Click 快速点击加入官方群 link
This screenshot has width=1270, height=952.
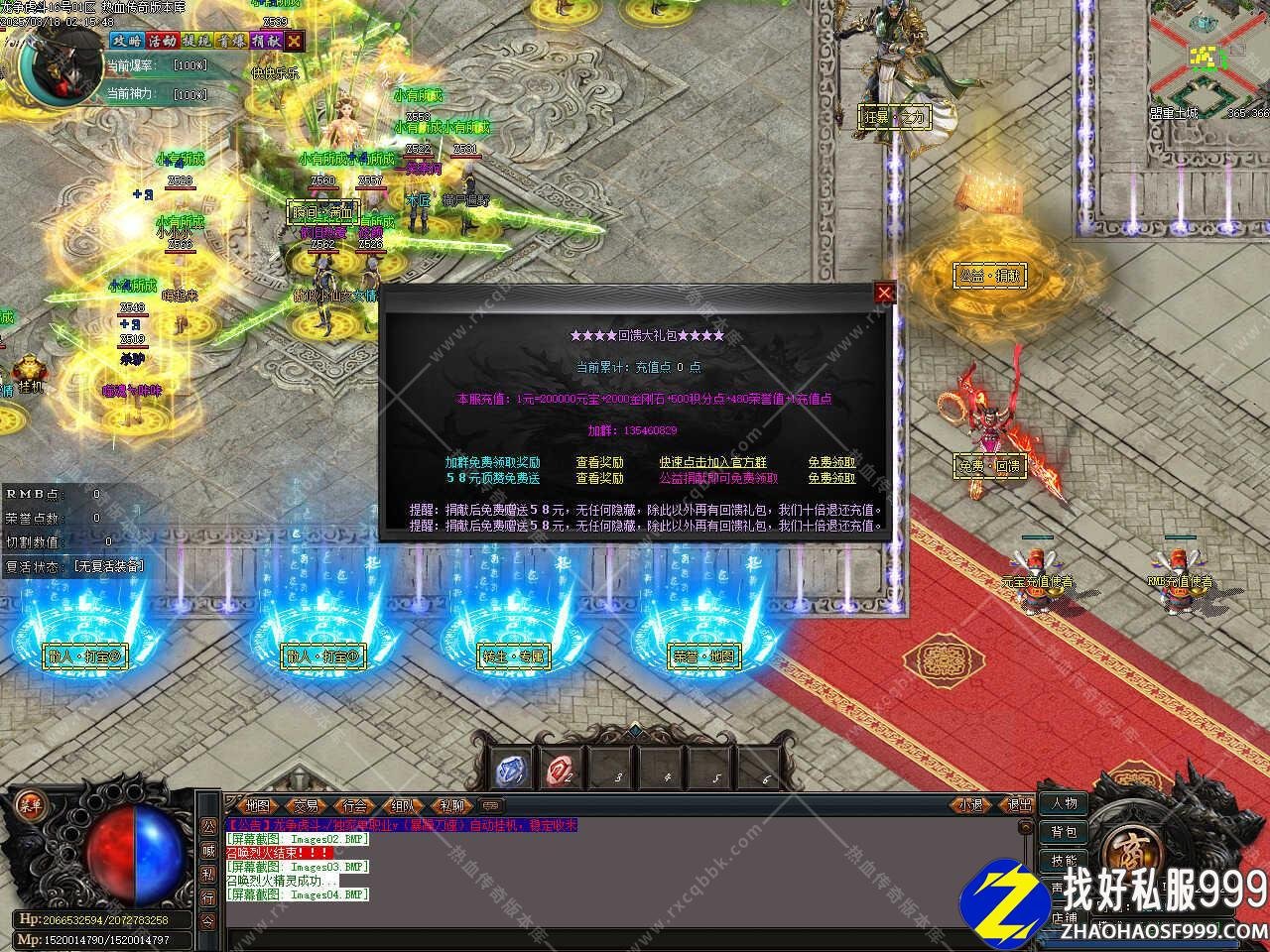[712, 462]
